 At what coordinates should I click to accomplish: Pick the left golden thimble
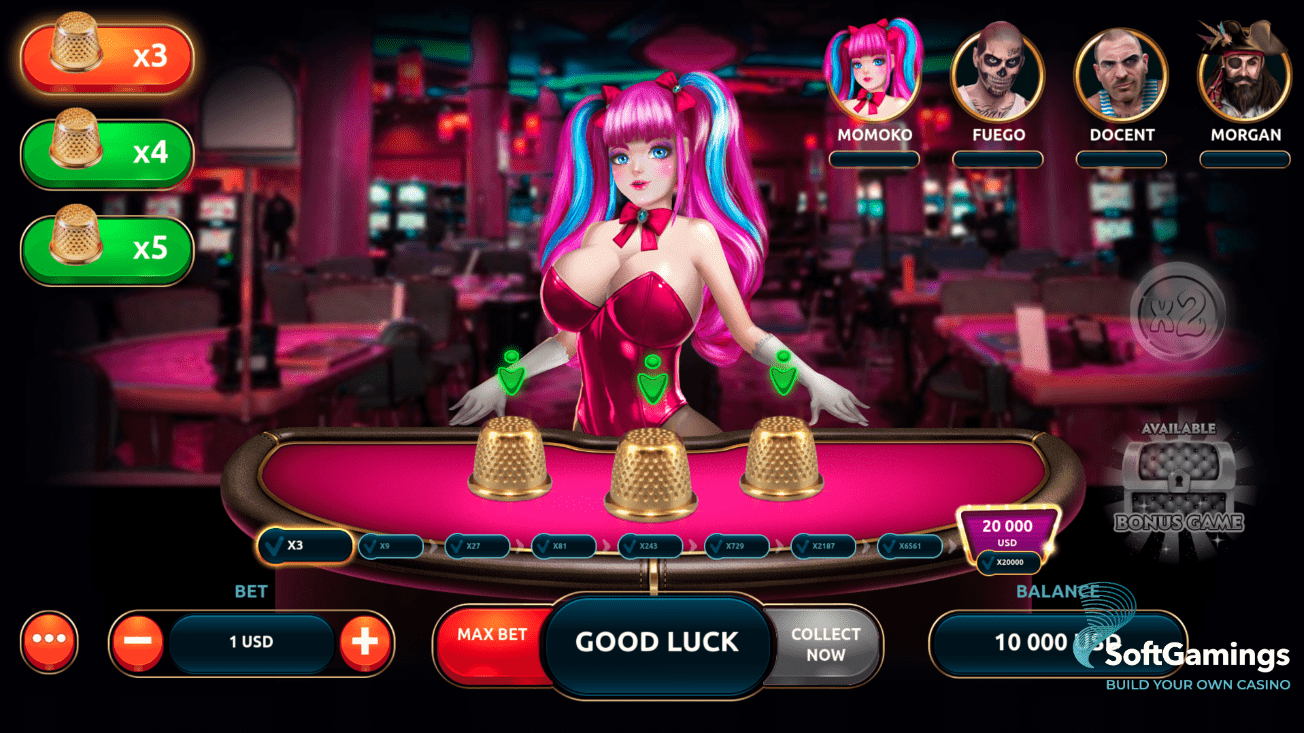pos(510,458)
